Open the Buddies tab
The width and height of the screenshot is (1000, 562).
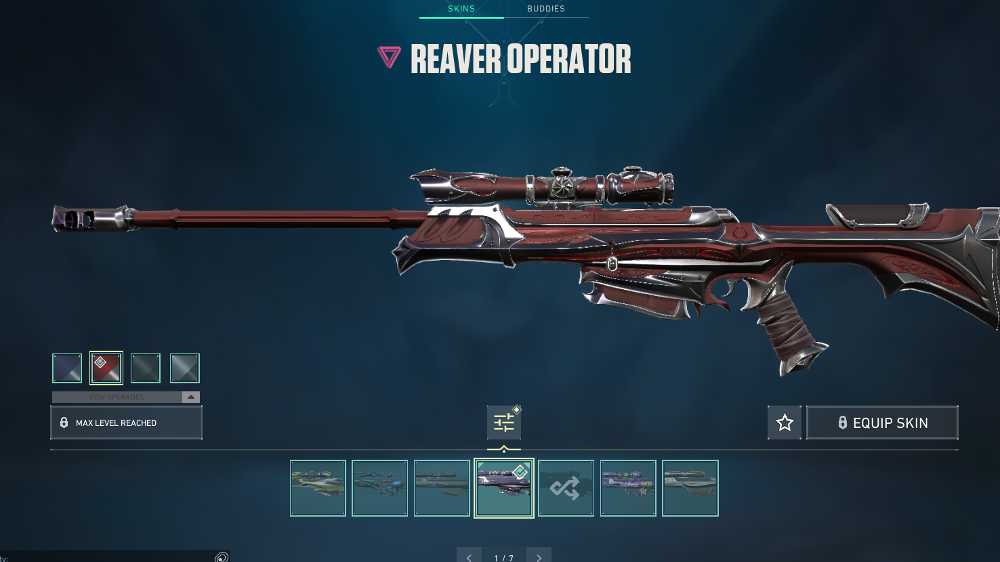point(546,9)
